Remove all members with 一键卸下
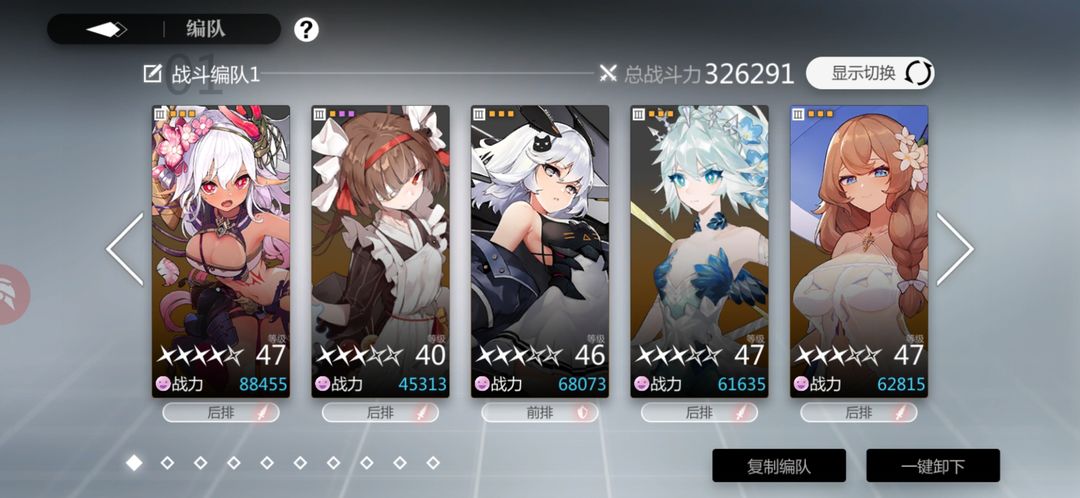The width and height of the screenshot is (1080, 498). (x=933, y=465)
